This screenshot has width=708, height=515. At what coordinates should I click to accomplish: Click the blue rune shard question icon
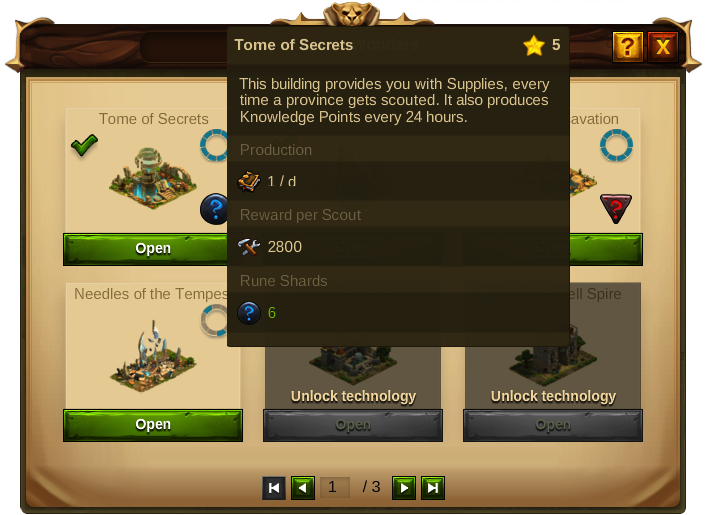tap(215, 209)
